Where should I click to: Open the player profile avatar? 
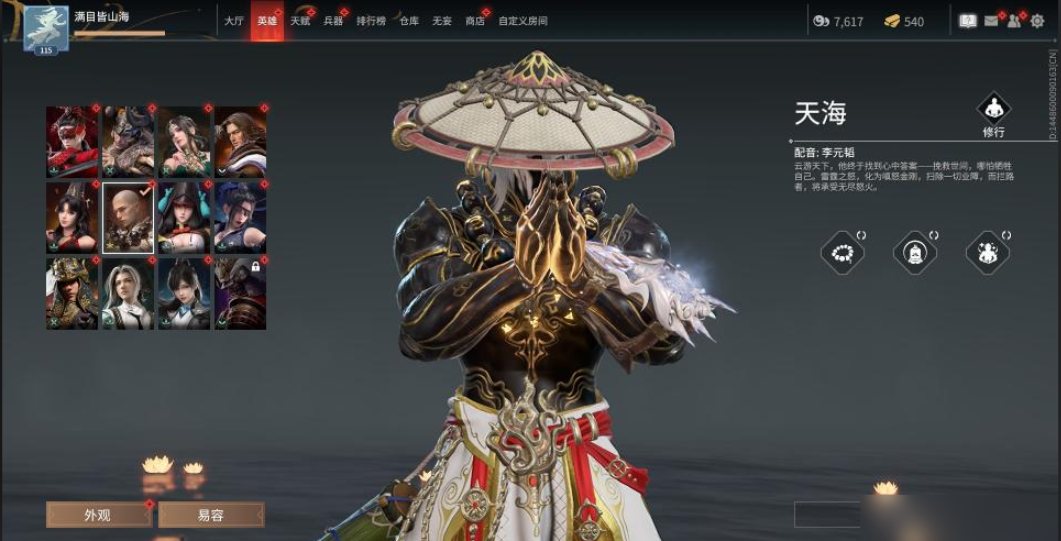pos(46,28)
